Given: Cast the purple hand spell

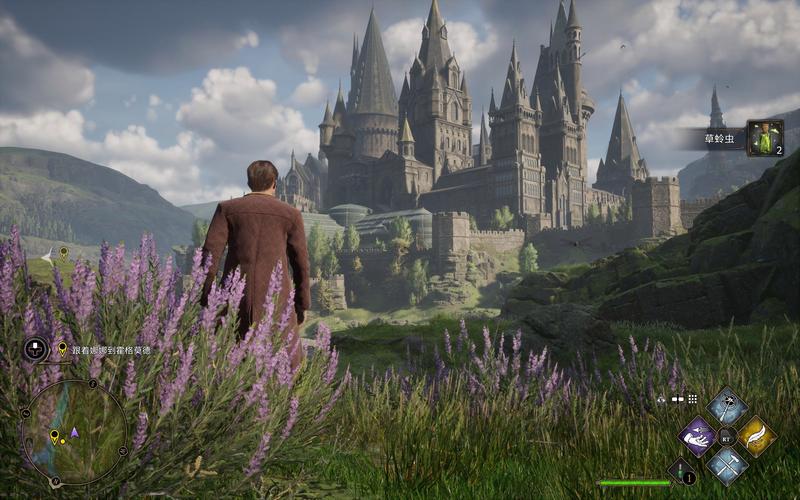Looking at the screenshot, I should point(697,436).
